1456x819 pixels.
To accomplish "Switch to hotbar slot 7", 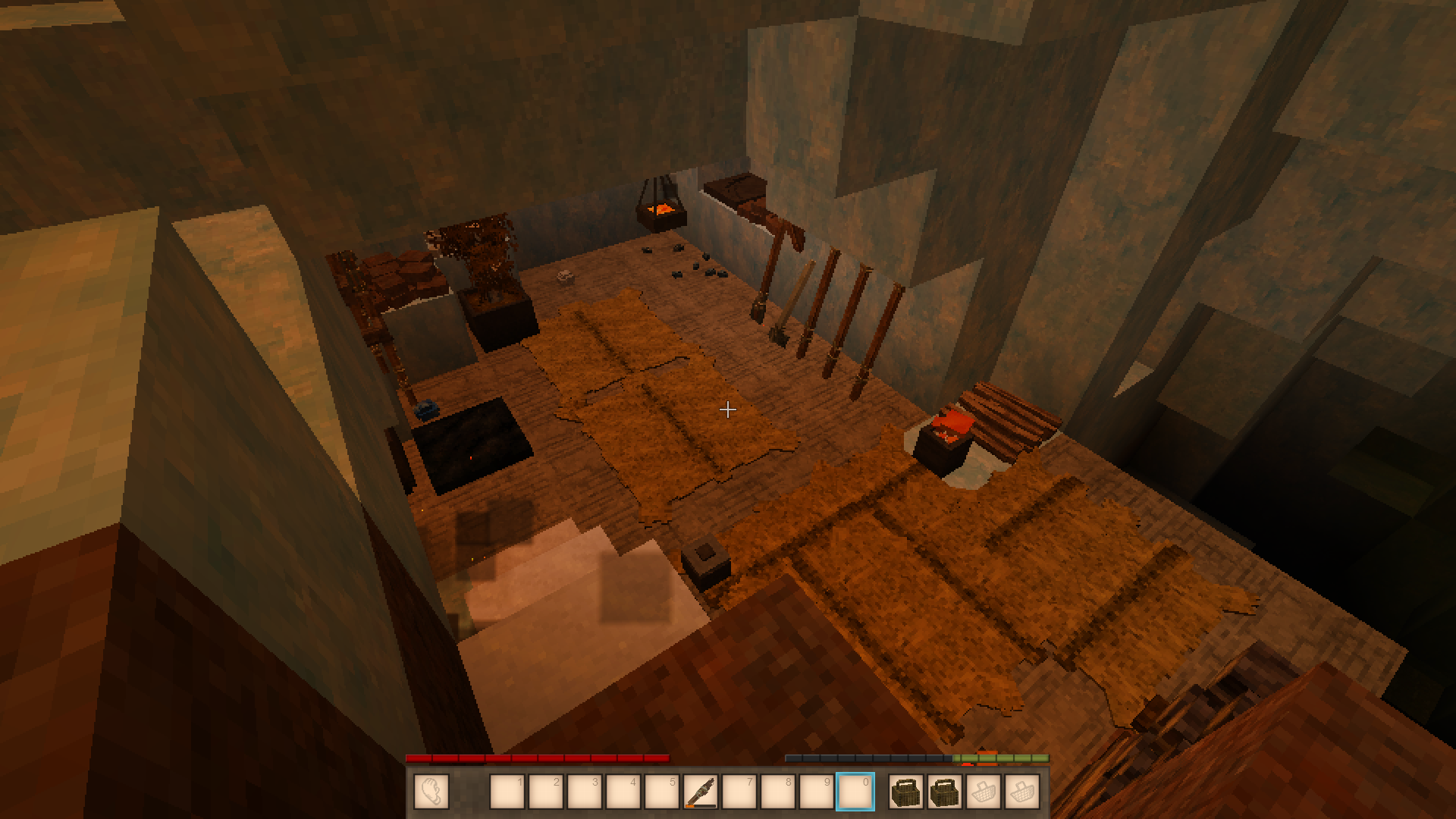I will pyautogui.click(x=739, y=792).
